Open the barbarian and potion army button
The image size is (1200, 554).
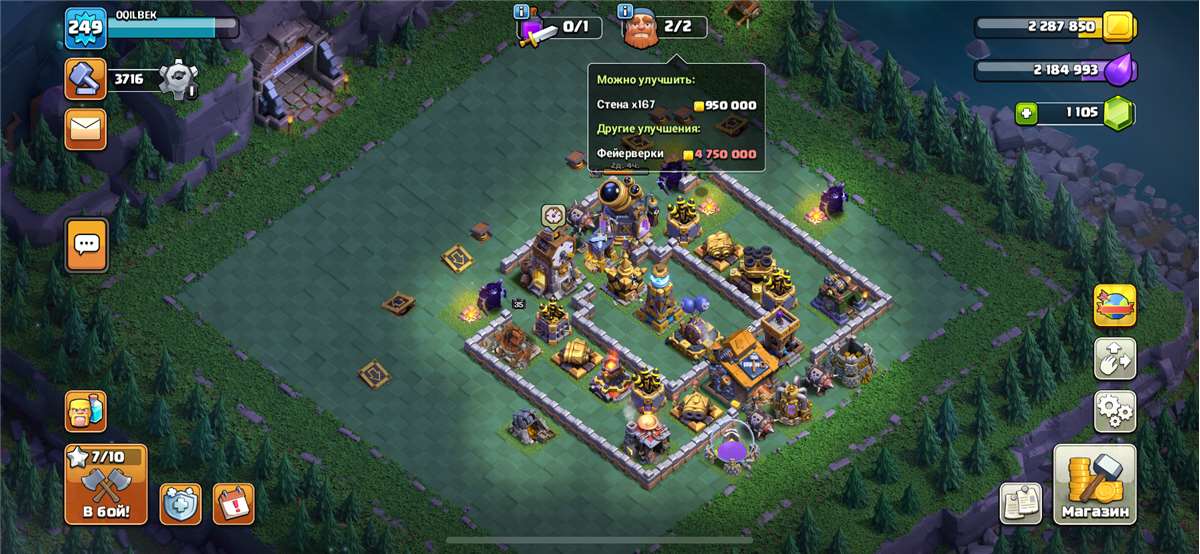point(86,410)
